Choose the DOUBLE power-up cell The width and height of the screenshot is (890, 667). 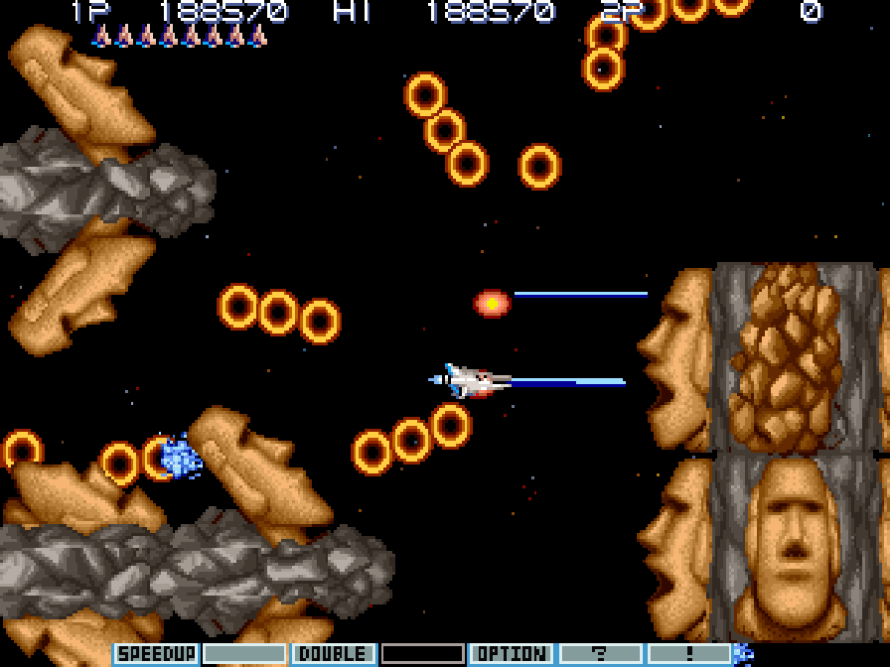333,654
